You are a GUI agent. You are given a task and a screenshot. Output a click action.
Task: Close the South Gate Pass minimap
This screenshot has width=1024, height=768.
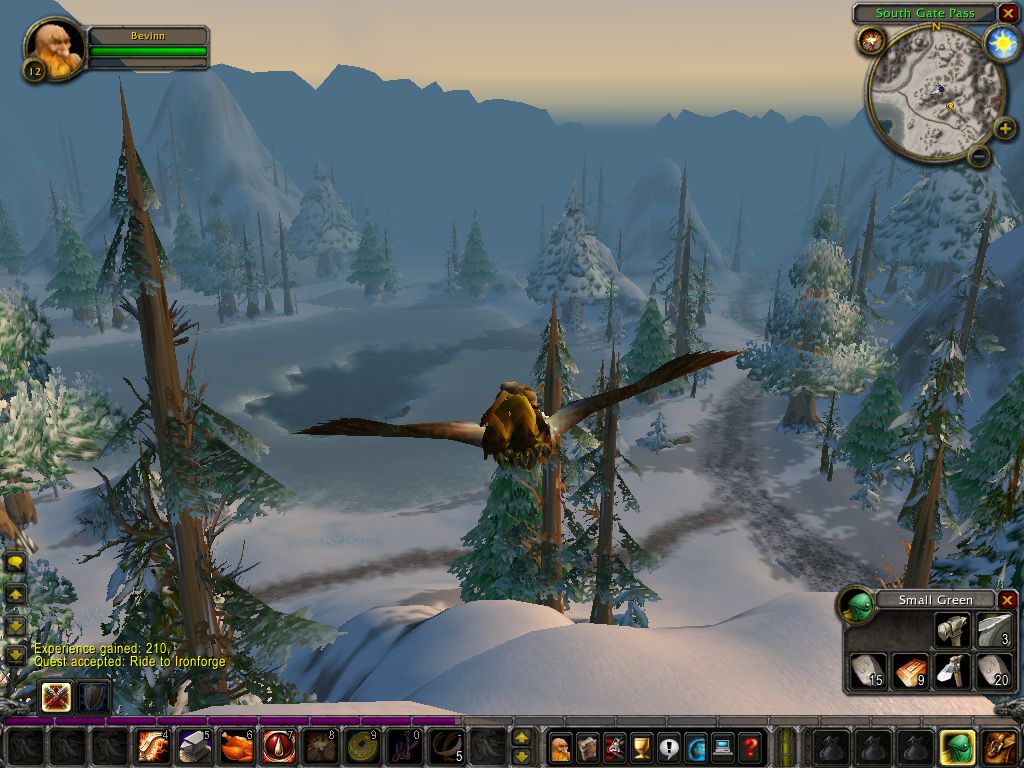[x=1008, y=13]
